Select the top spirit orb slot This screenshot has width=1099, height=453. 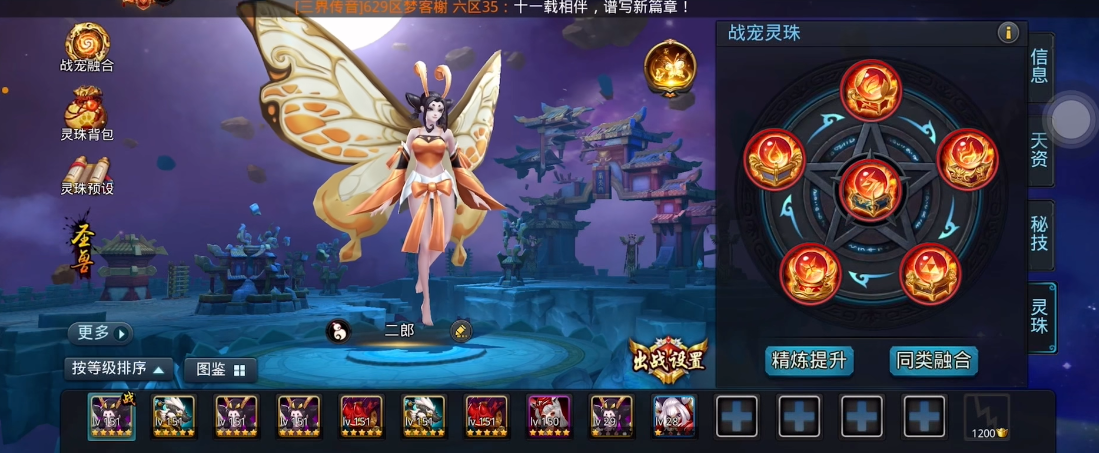pyautogui.click(x=871, y=90)
